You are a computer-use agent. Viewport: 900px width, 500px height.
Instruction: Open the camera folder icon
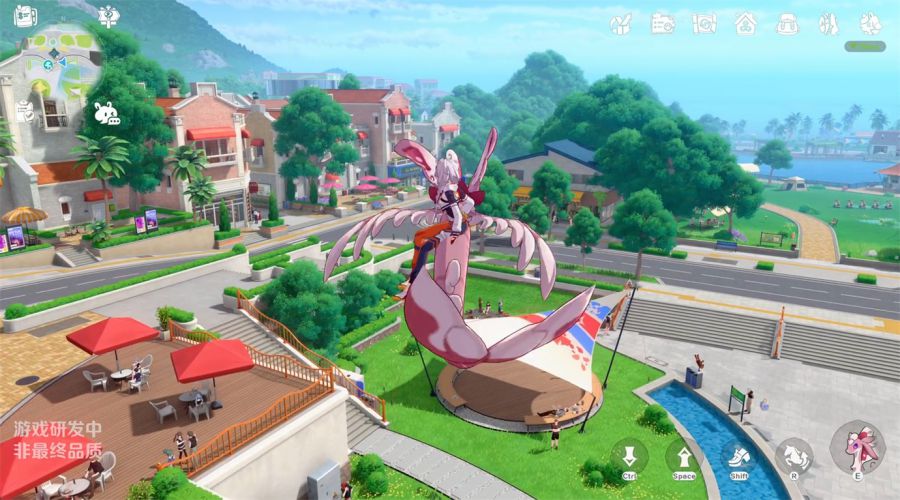pyautogui.click(x=663, y=22)
